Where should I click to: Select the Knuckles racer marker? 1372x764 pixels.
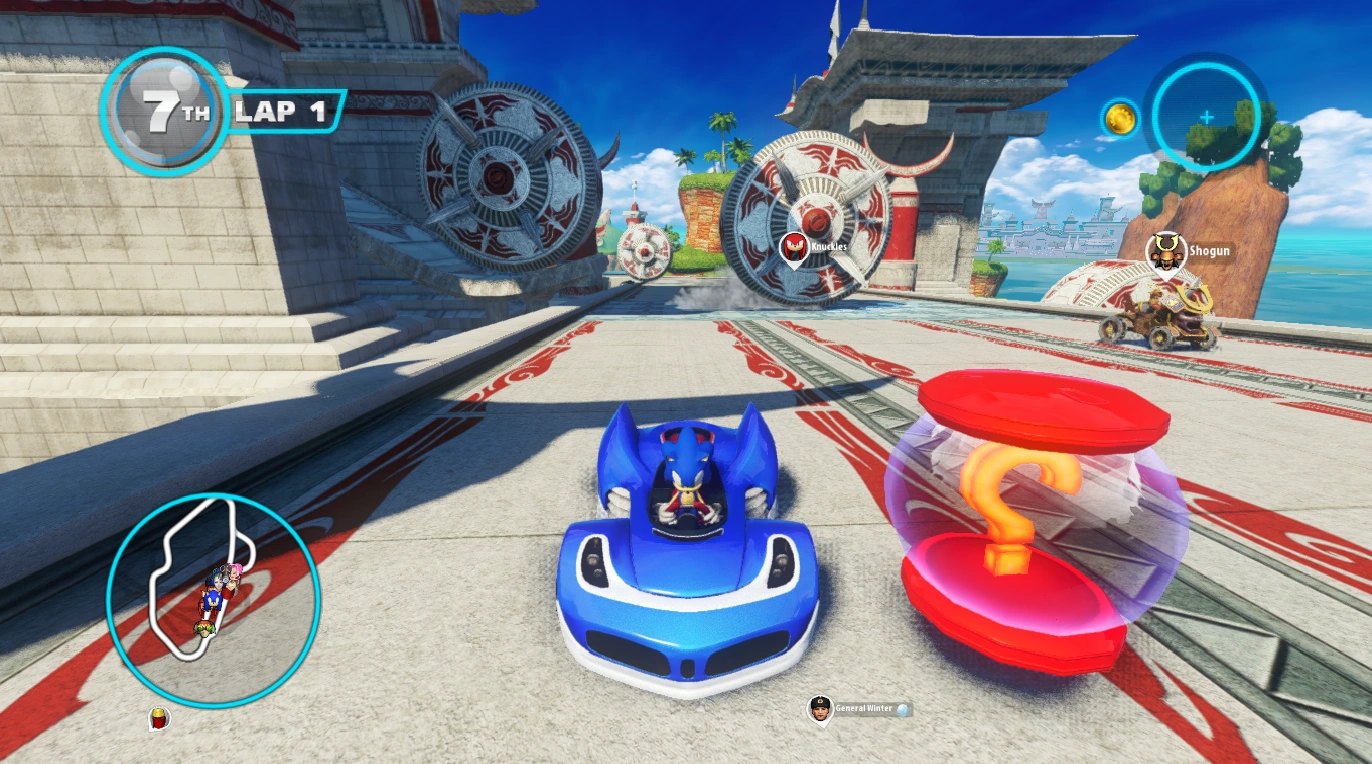(x=794, y=248)
